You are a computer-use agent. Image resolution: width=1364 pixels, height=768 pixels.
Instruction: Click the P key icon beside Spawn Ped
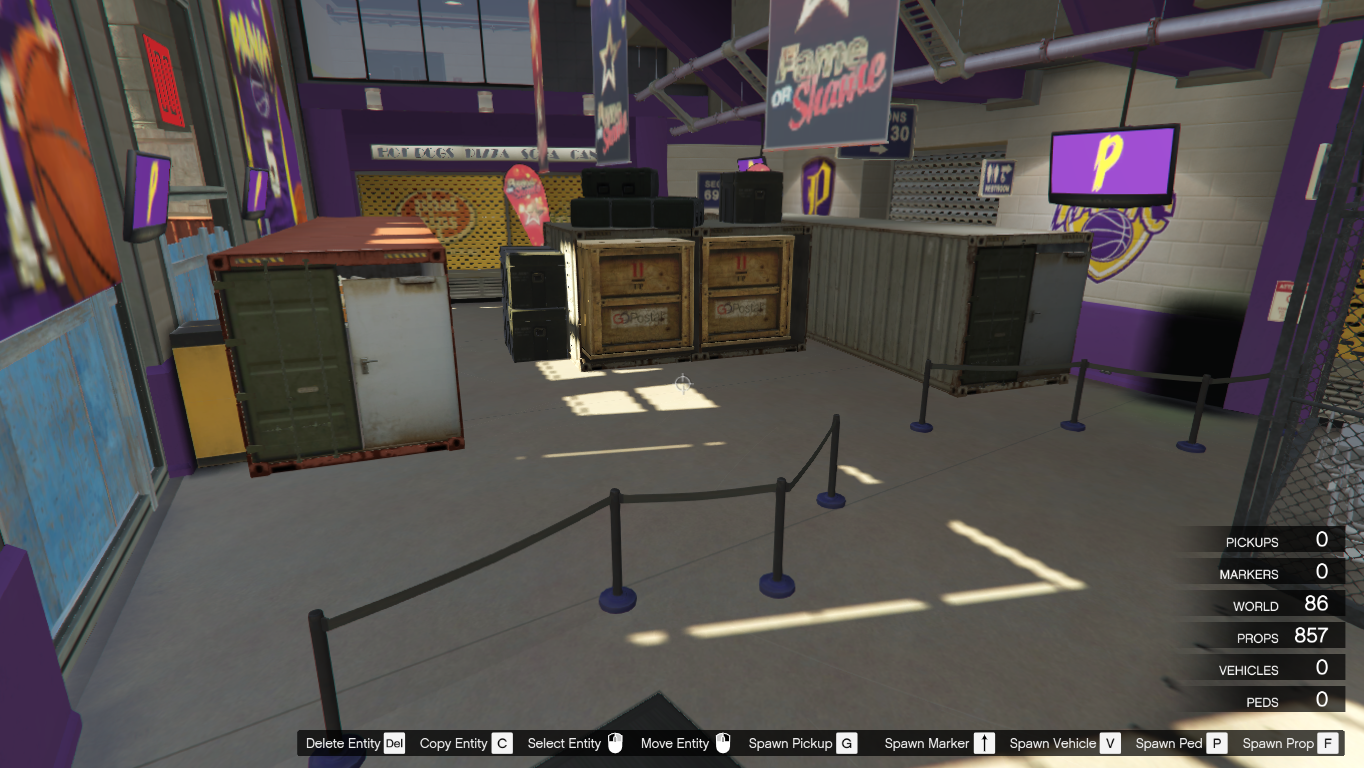[1216, 743]
